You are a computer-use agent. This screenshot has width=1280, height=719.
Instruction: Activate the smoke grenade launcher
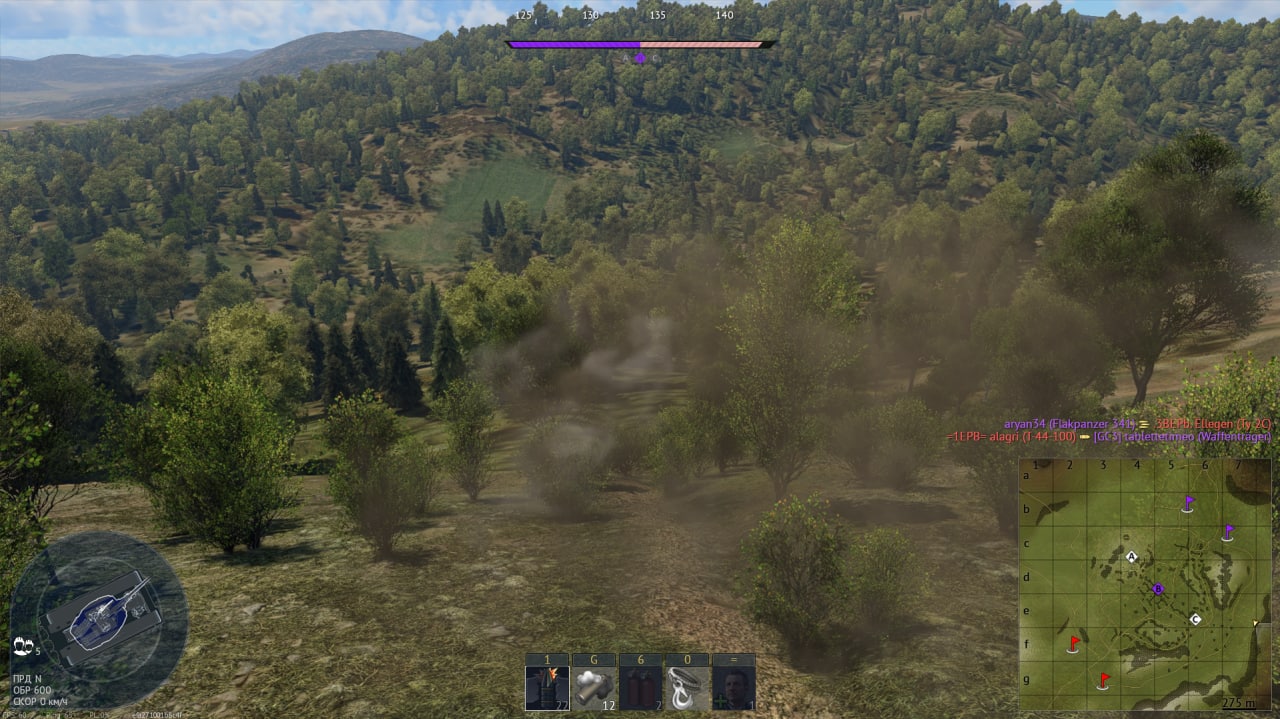click(x=594, y=688)
